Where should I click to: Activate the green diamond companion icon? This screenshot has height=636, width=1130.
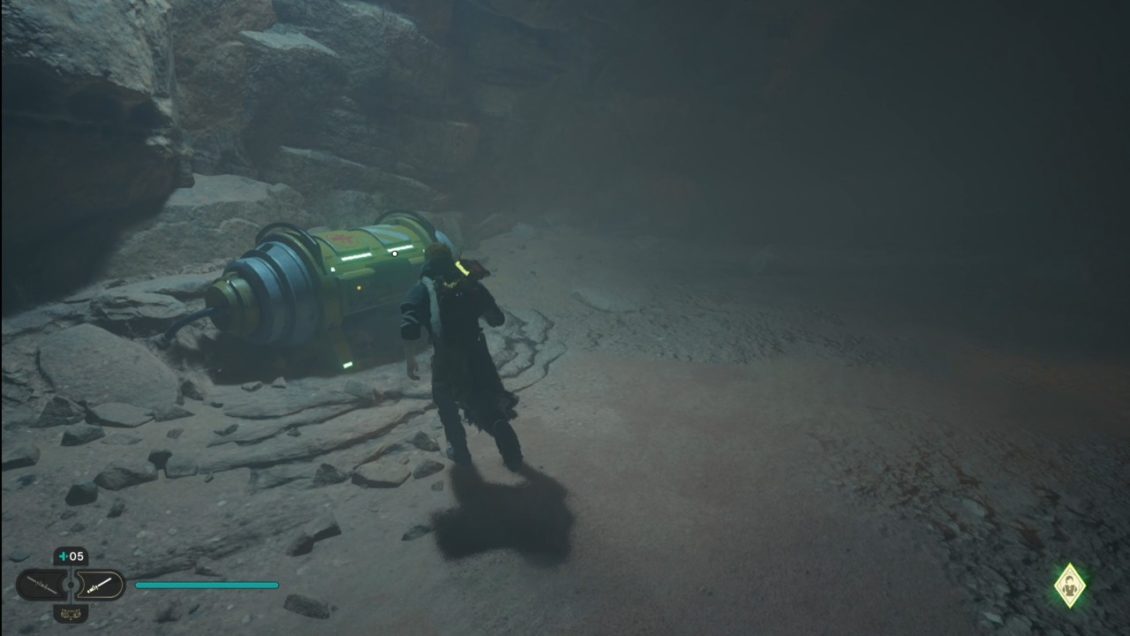point(1071,586)
